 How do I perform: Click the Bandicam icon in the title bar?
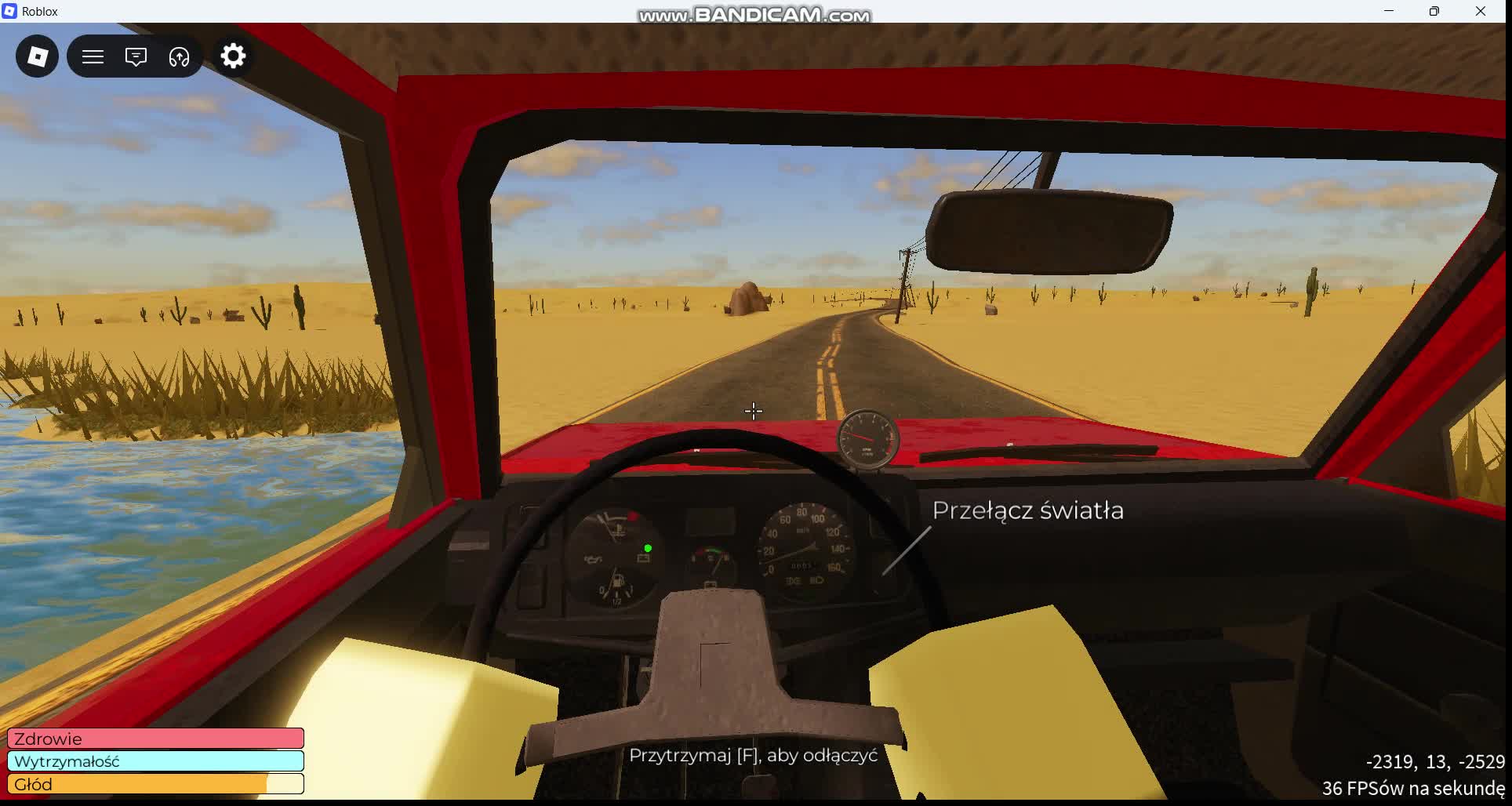[x=9, y=10]
